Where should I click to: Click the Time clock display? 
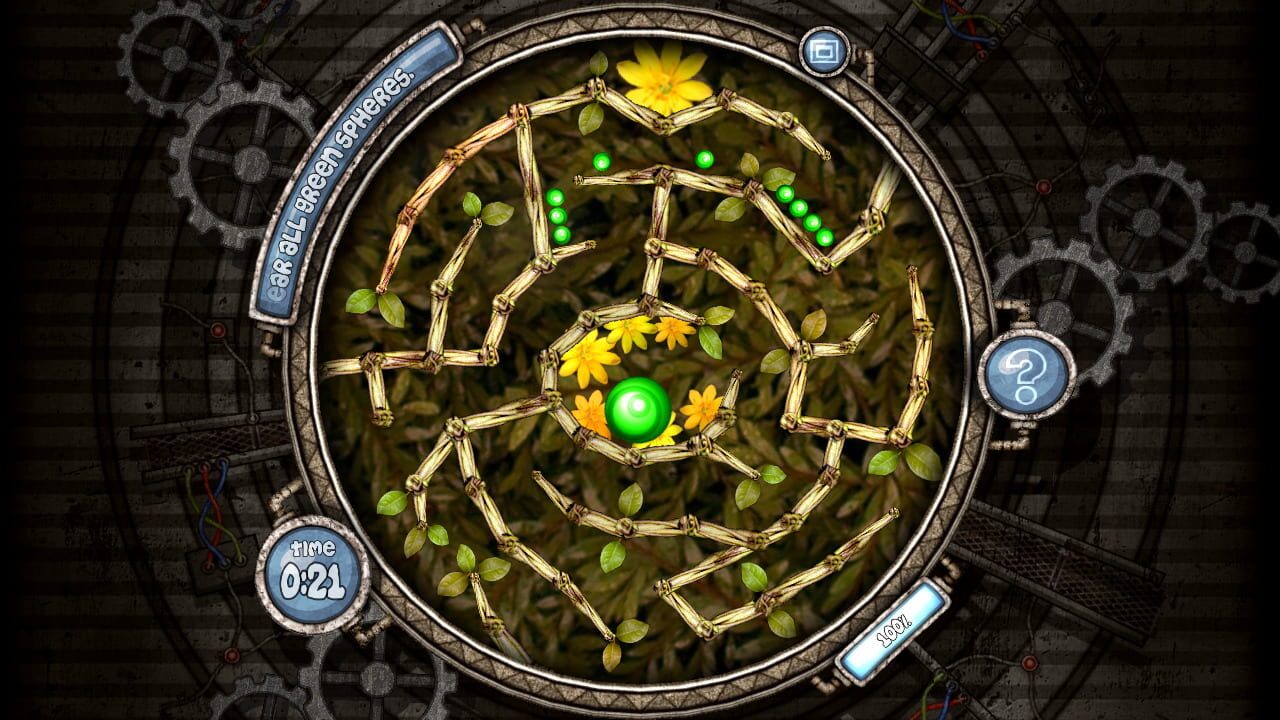pos(310,570)
